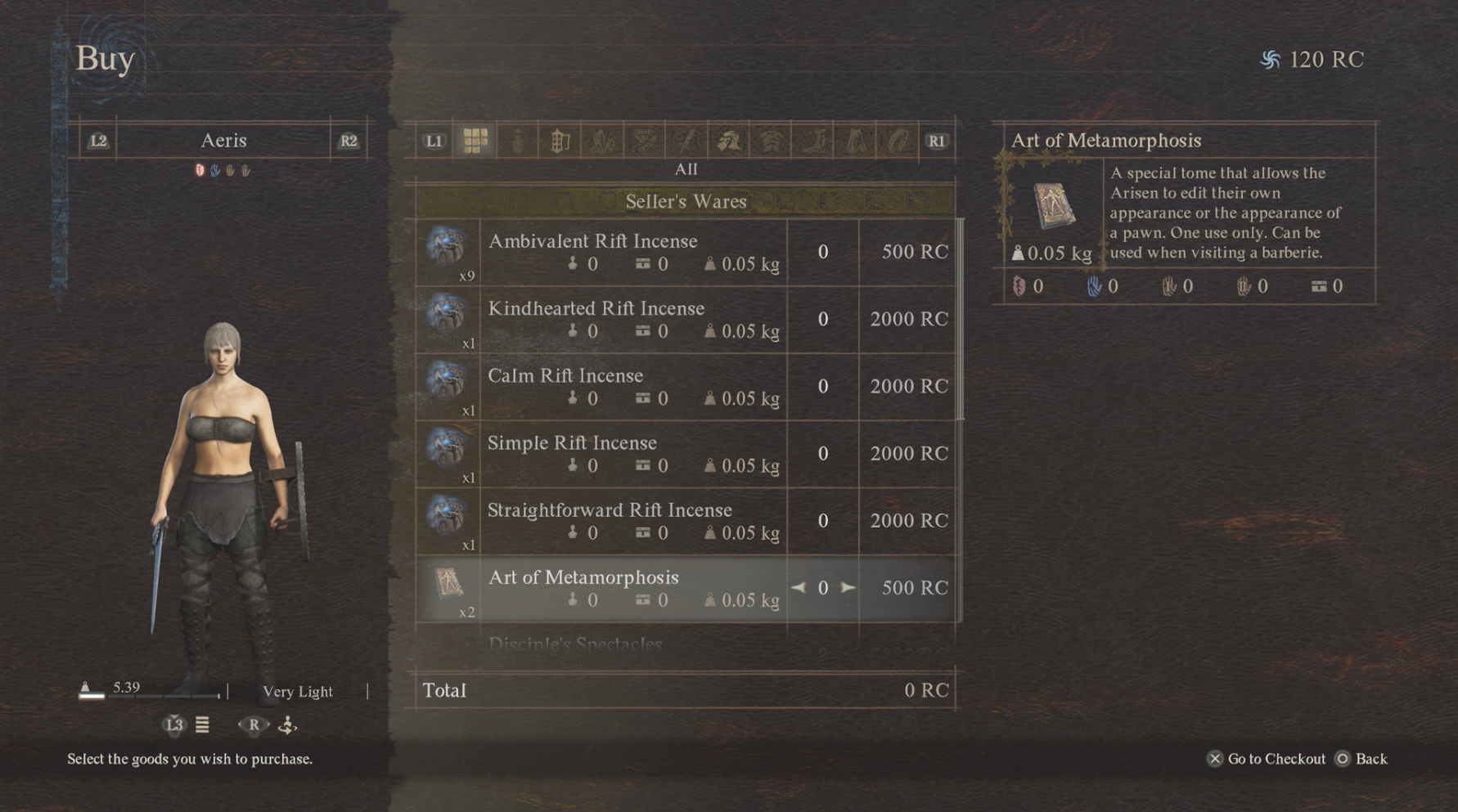Select the sword weapons category filter
Image resolution: width=1458 pixels, height=812 pixels.
coord(686,140)
